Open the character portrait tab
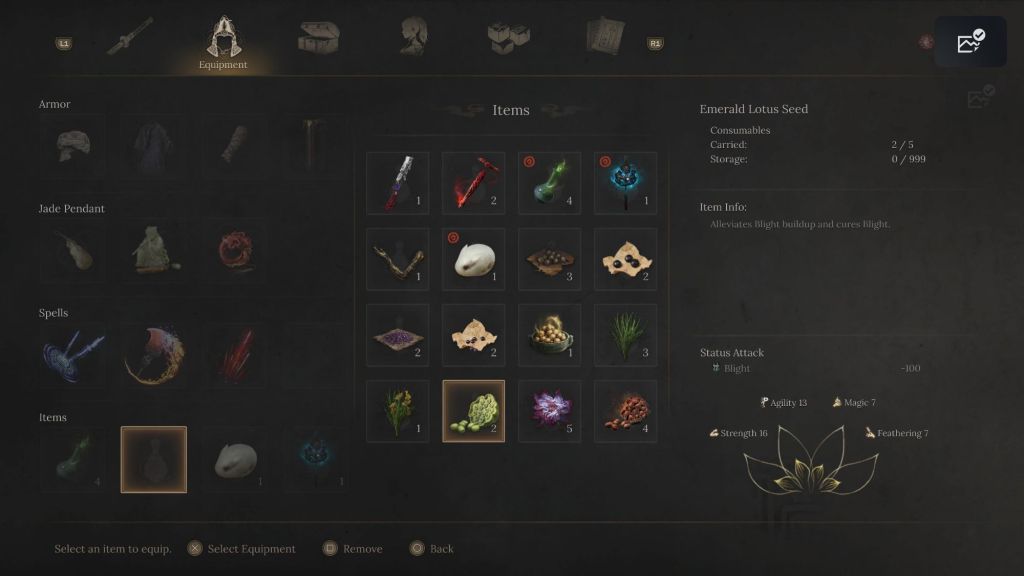Image resolution: width=1024 pixels, height=576 pixels. [415, 38]
